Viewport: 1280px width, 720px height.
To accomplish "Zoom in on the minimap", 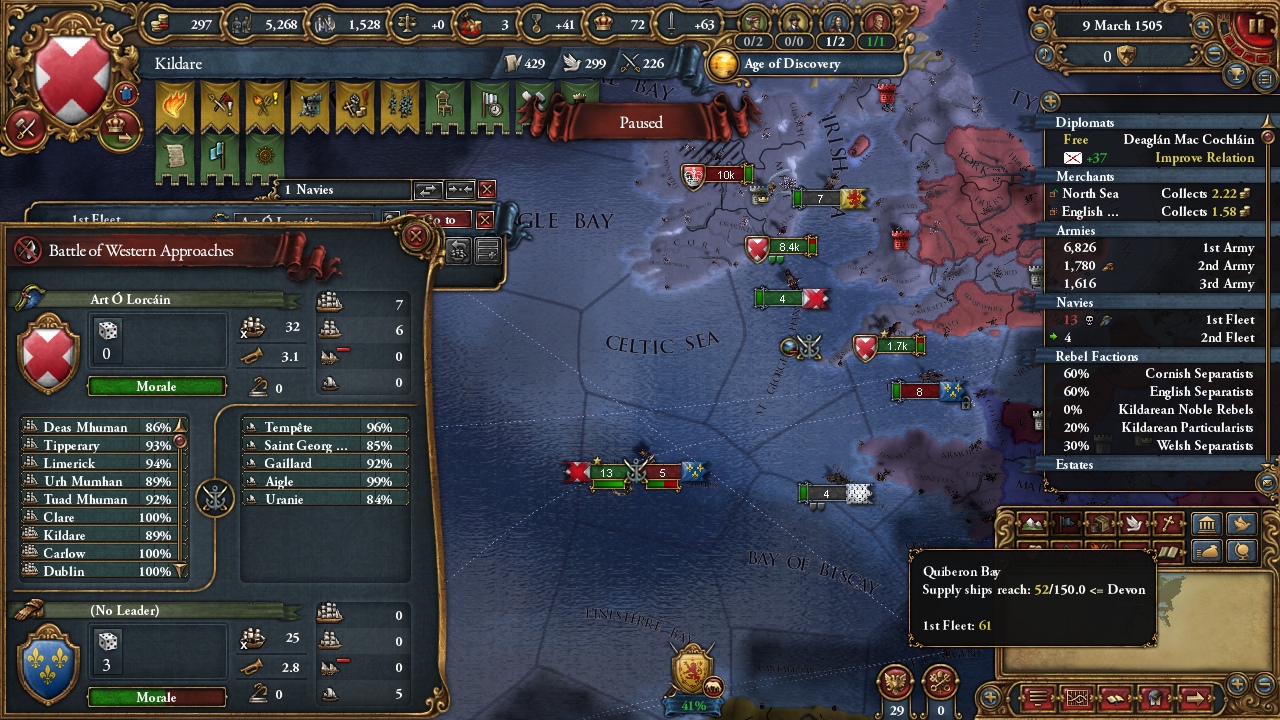I will tap(1237, 684).
